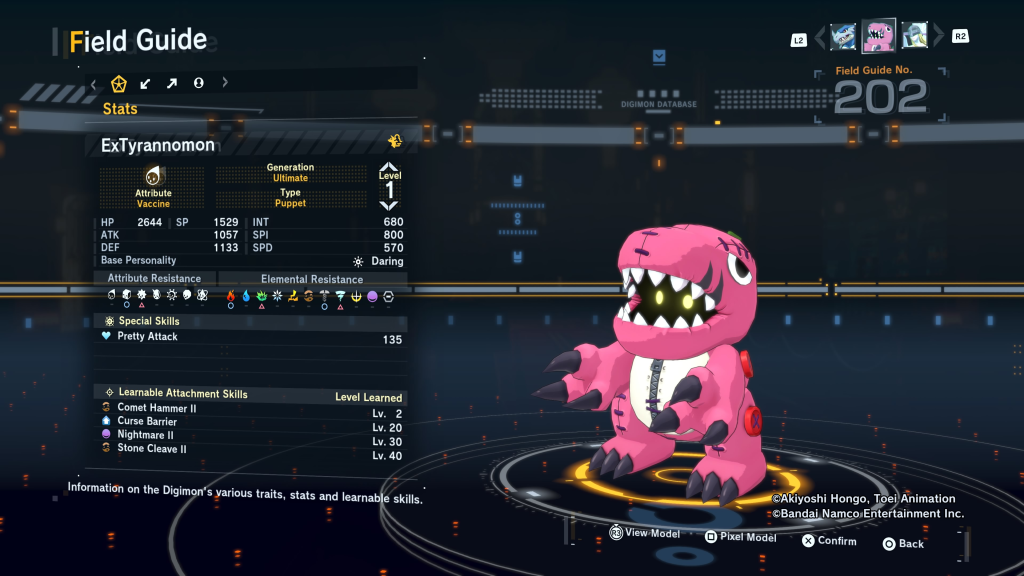Select the pale blonde Digimon thumbnail
1024x576 pixels.
click(914, 37)
